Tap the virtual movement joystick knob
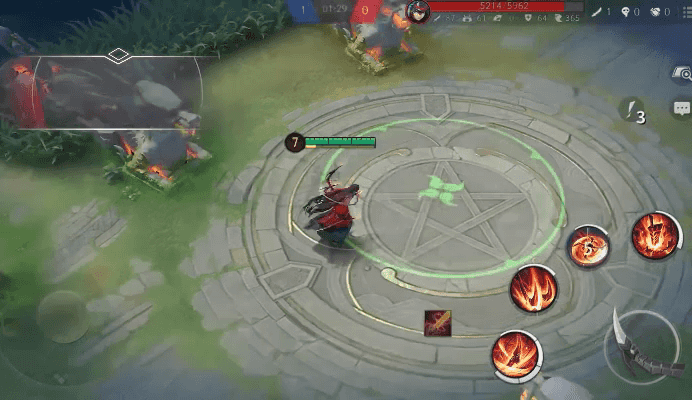 [x=62, y=317]
